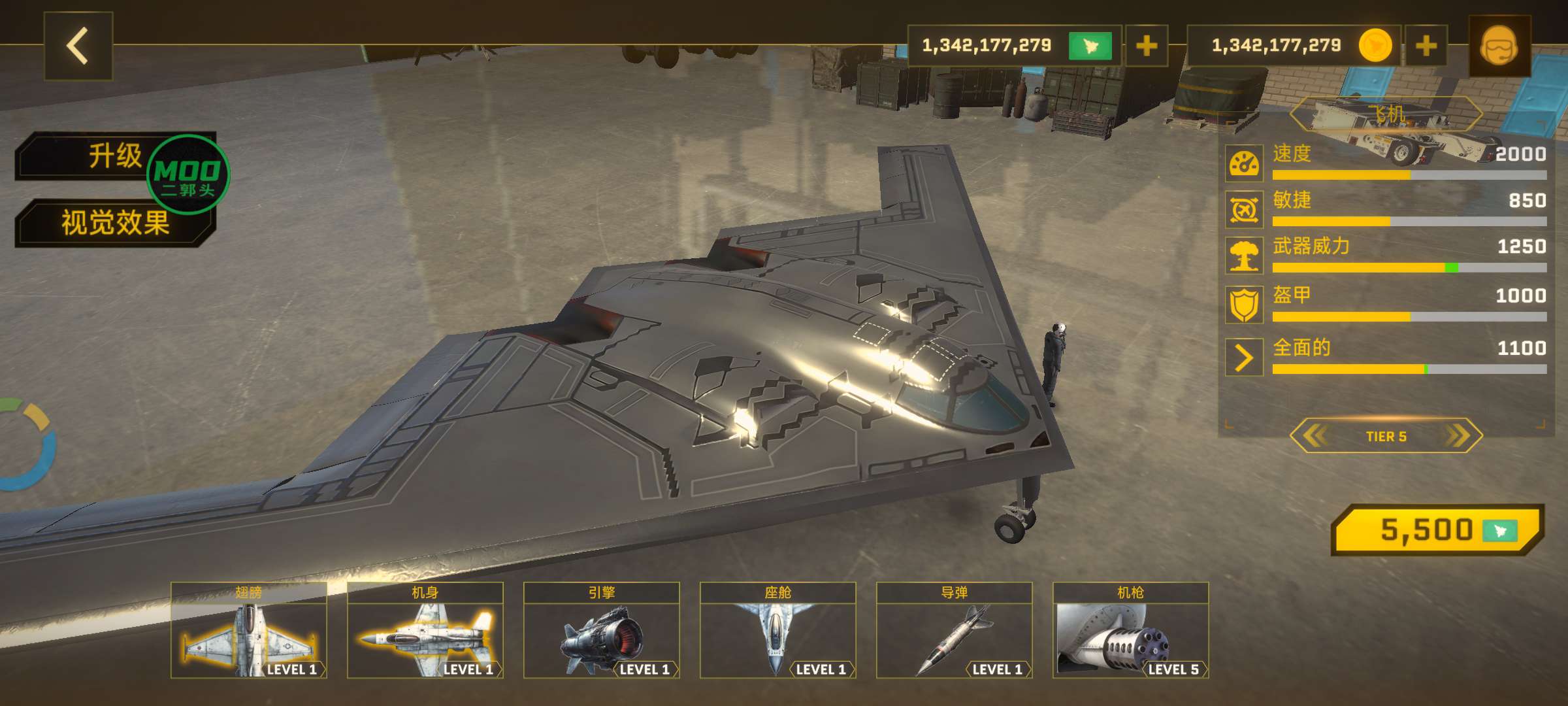Select the 机身 fuselage upgrade slot

(425, 630)
